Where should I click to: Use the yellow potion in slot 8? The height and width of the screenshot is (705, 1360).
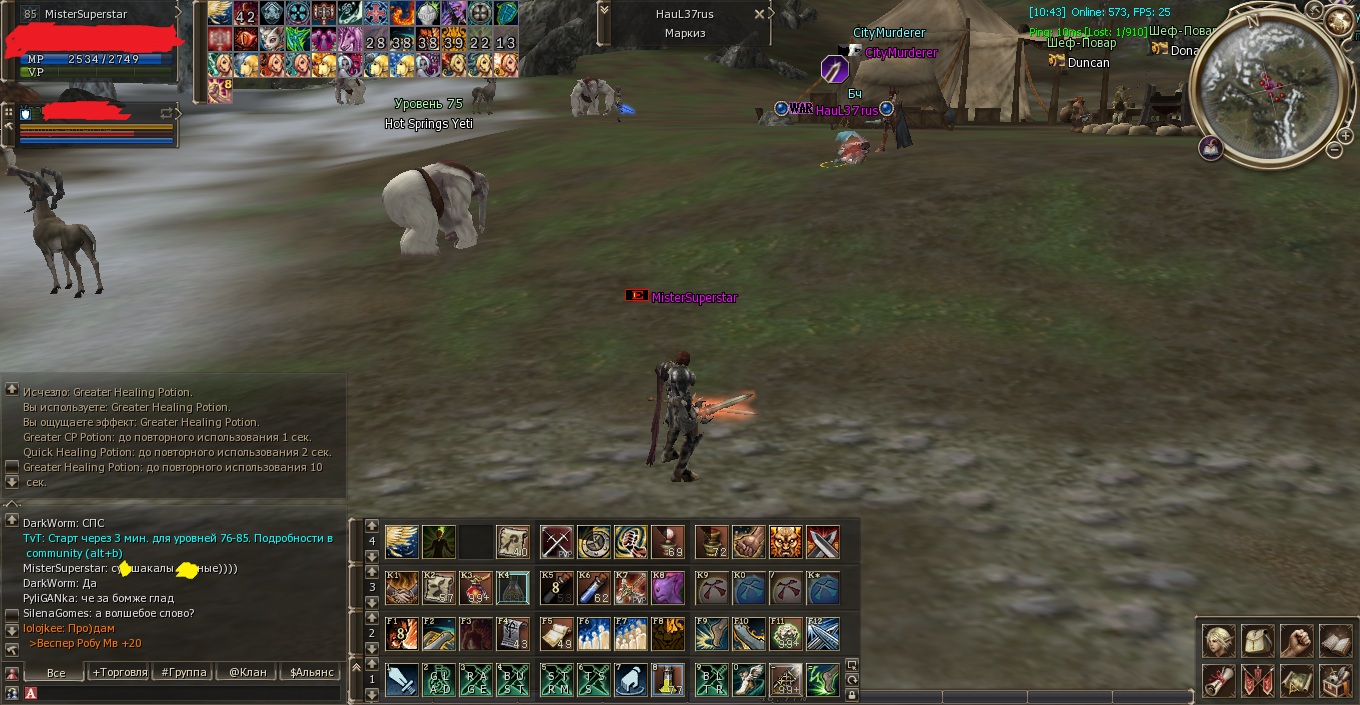pyautogui.click(x=667, y=680)
